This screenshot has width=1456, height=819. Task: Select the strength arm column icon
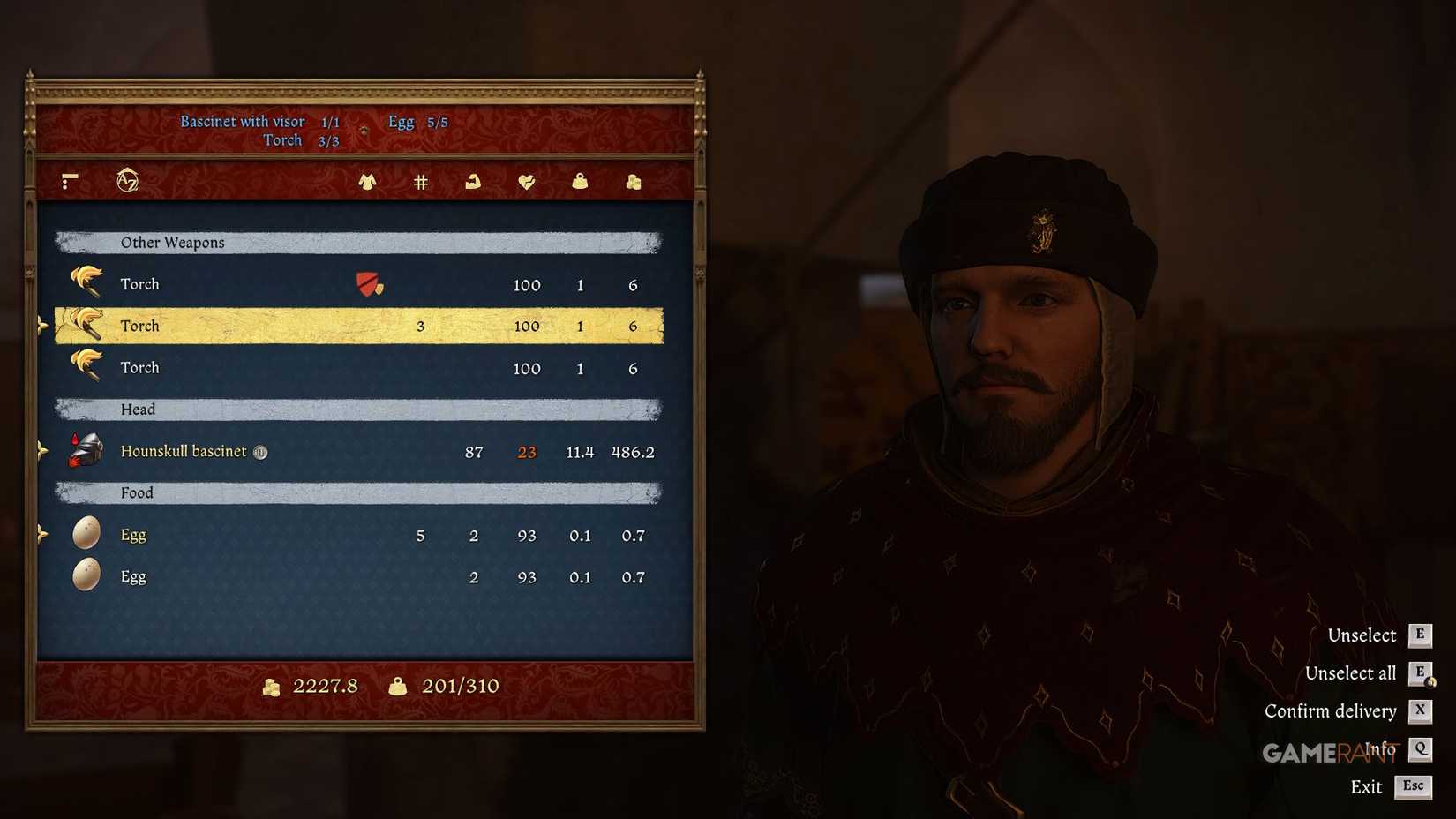click(x=473, y=181)
